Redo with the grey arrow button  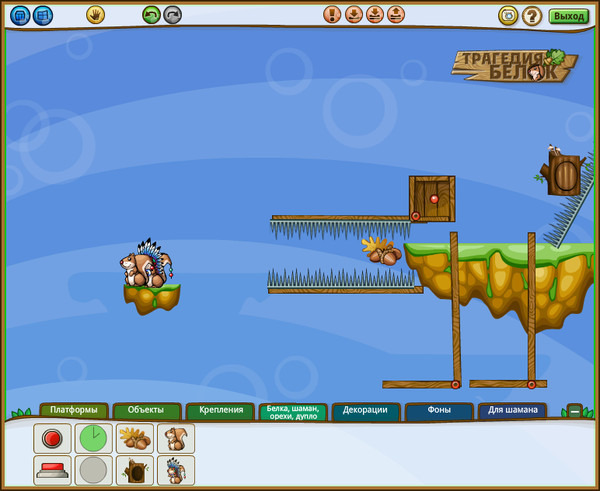coord(173,15)
